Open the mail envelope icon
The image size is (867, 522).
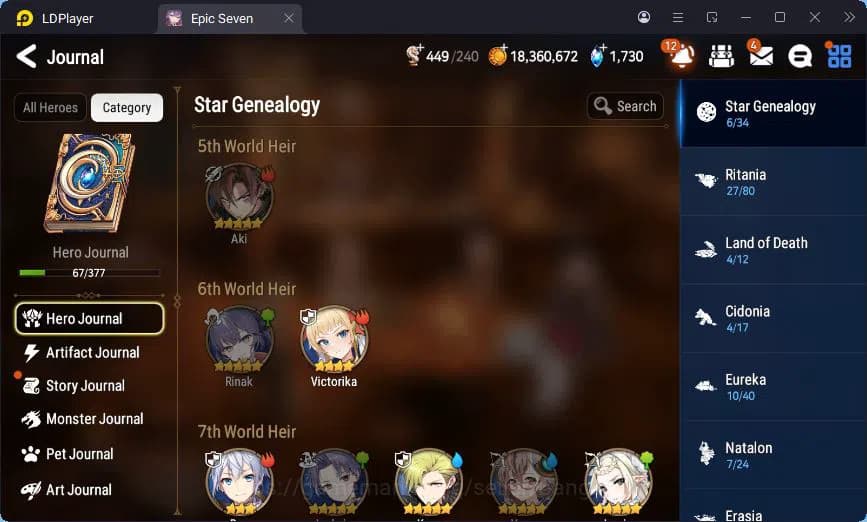coord(761,57)
